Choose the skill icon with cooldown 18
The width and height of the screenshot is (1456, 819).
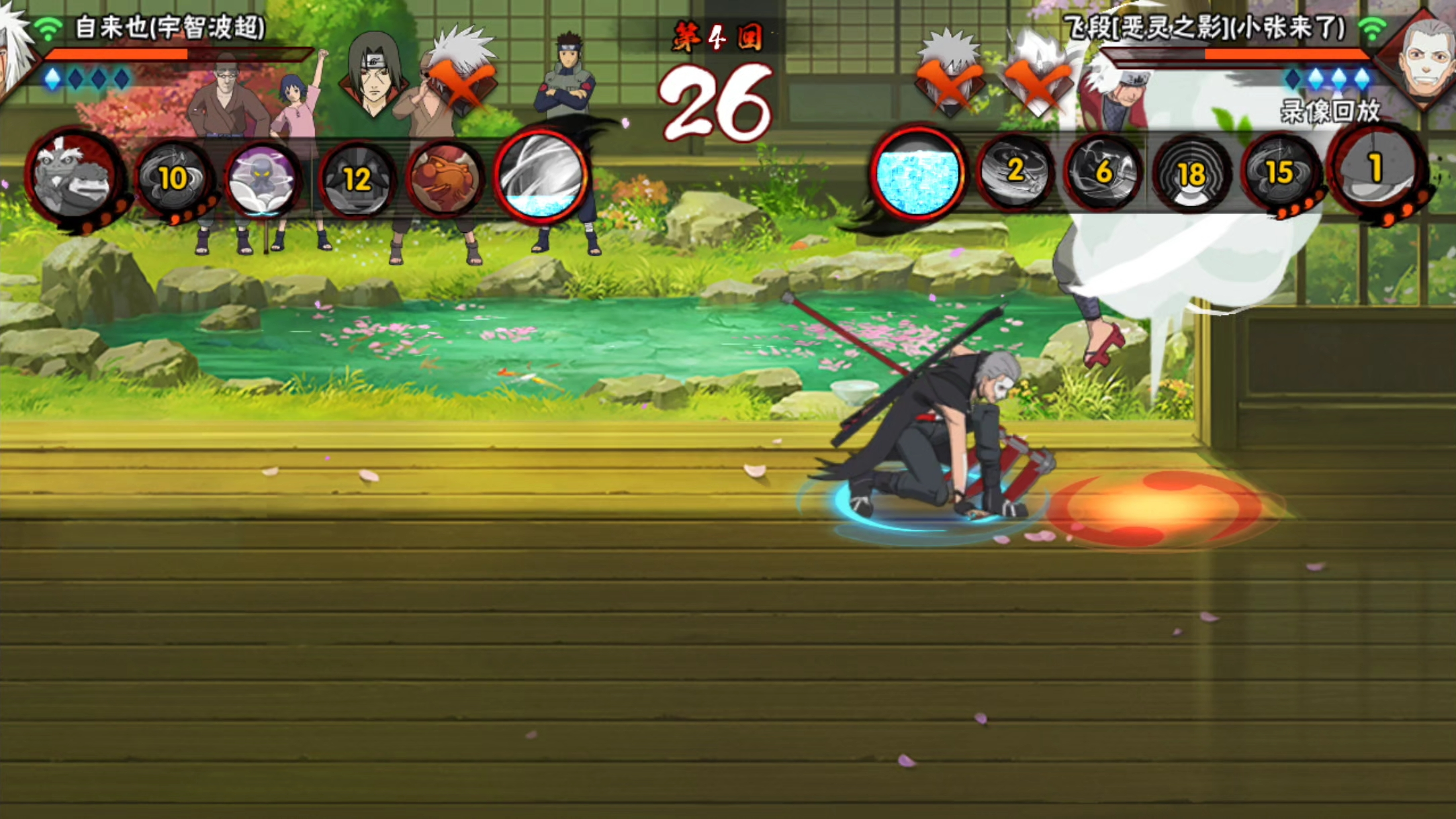point(1191,173)
